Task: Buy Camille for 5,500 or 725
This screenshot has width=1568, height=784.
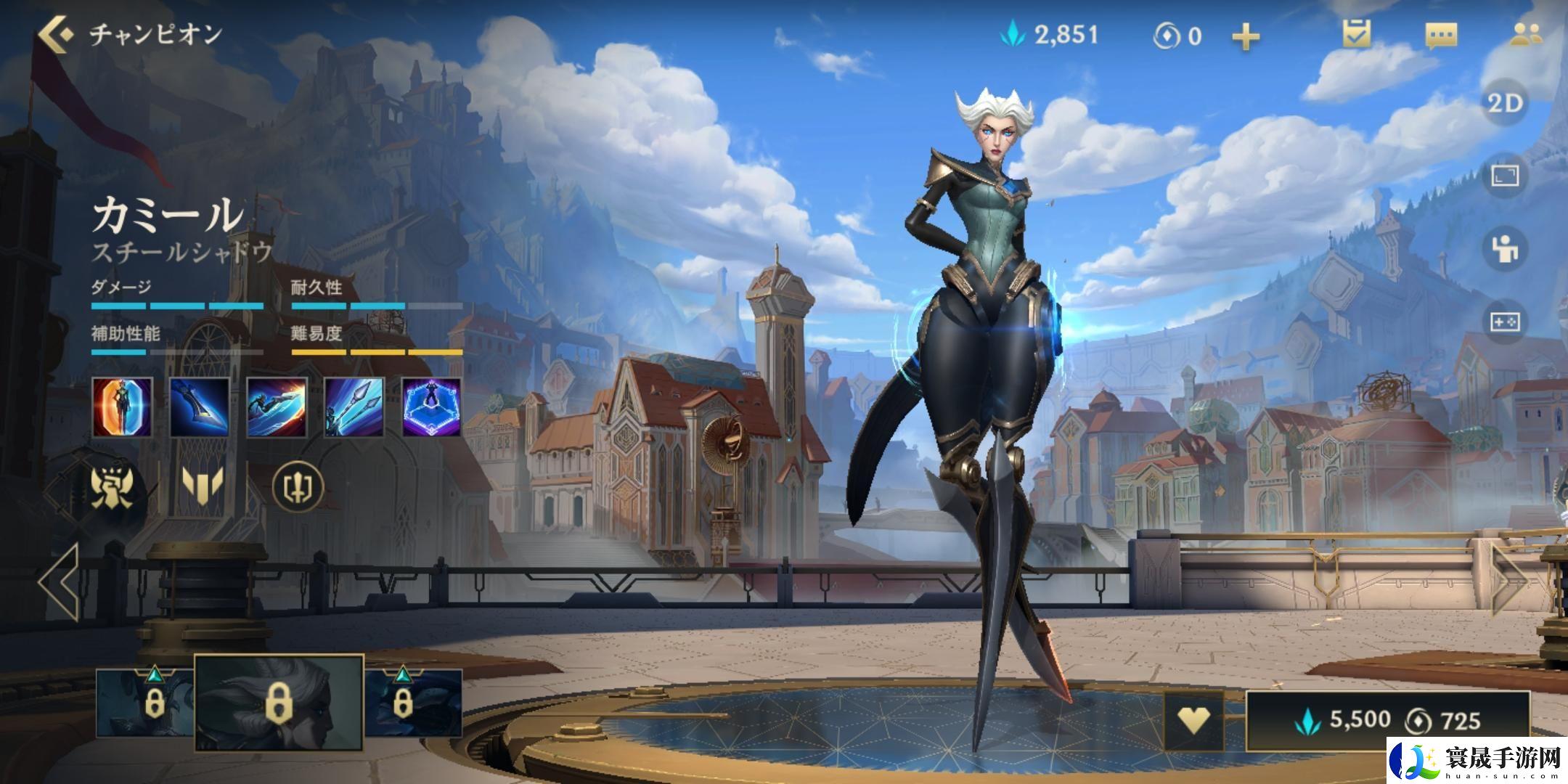Action: click(x=1387, y=720)
